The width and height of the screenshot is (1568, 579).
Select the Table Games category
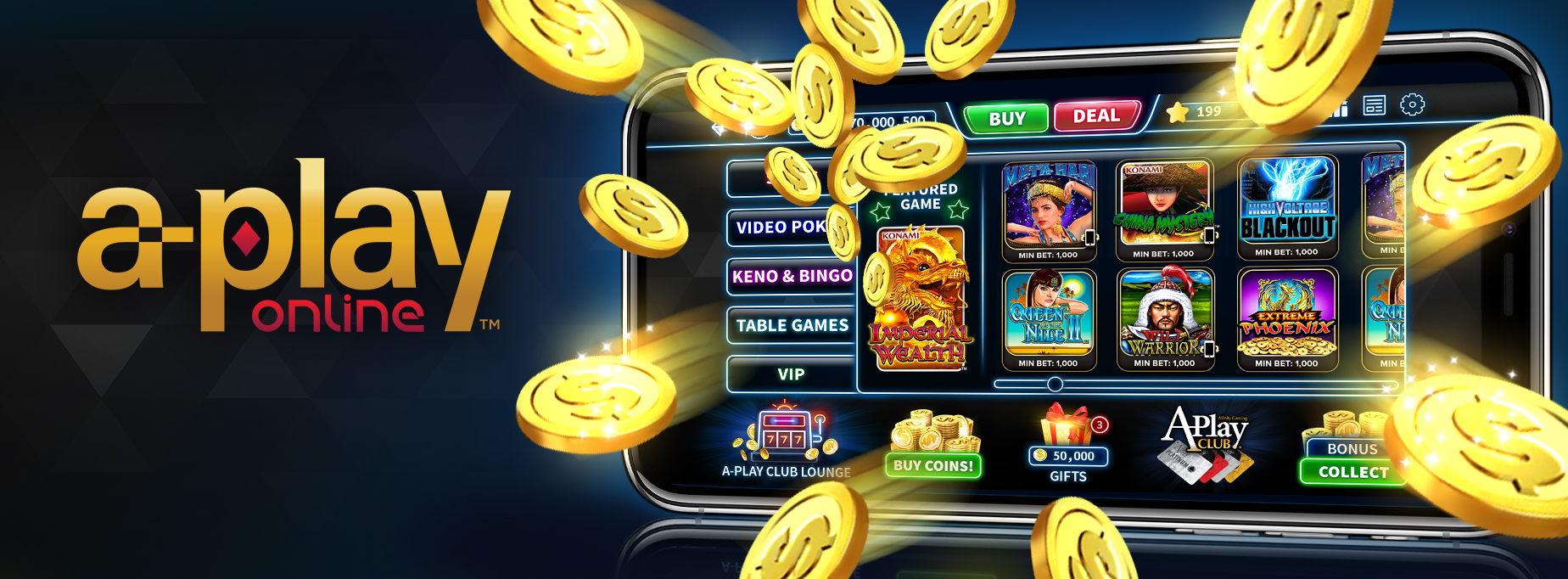[x=791, y=326]
